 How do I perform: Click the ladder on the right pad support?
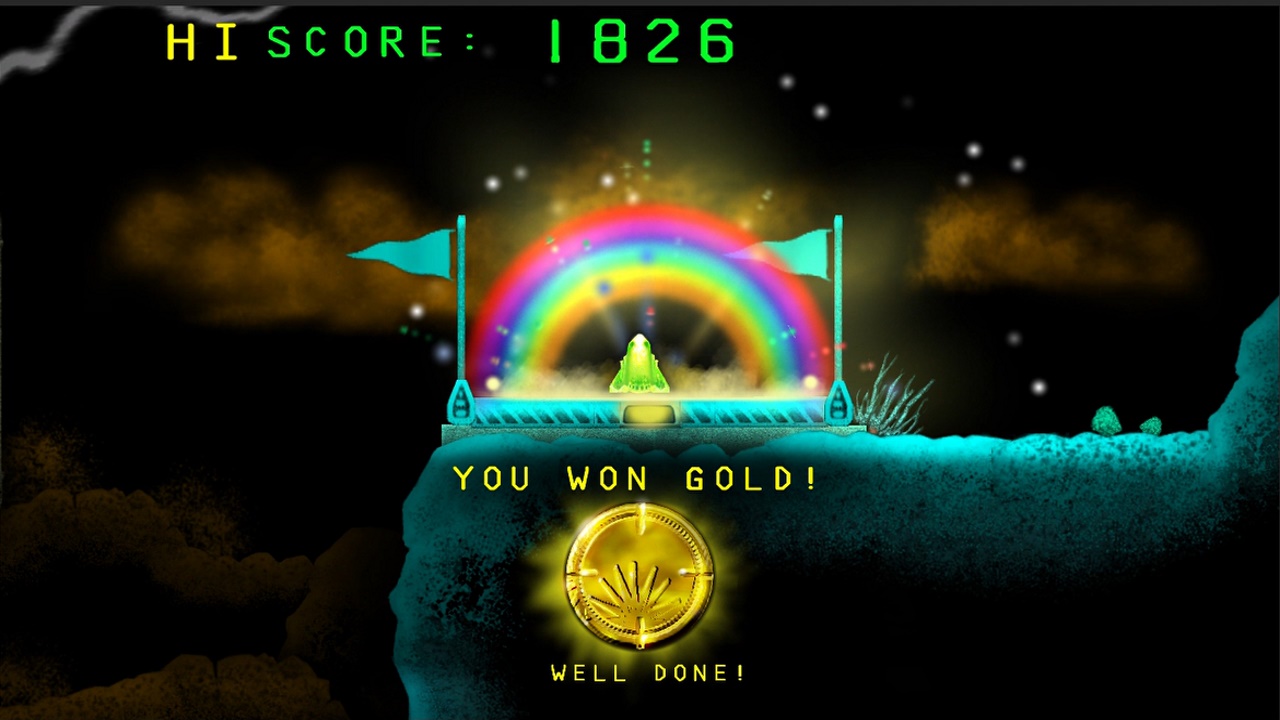coord(838,405)
